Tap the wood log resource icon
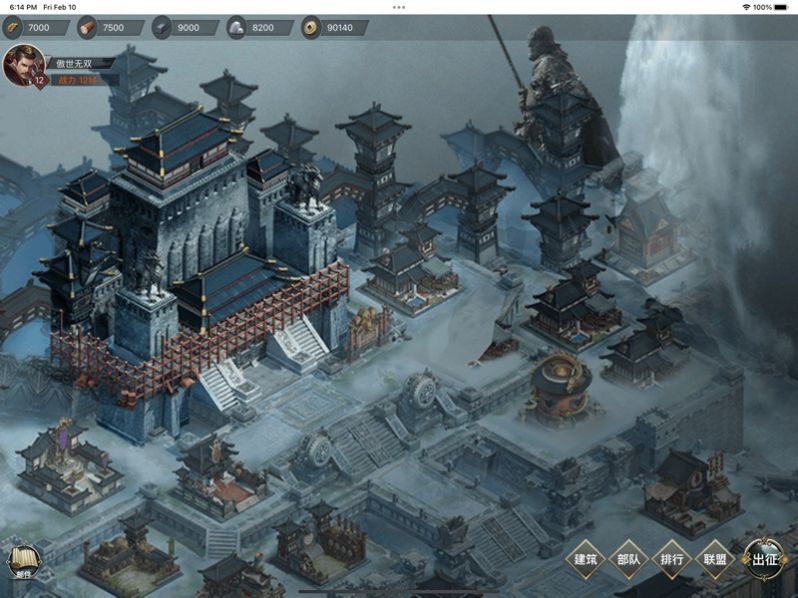Image resolution: width=798 pixels, height=598 pixels. click(87, 27)
